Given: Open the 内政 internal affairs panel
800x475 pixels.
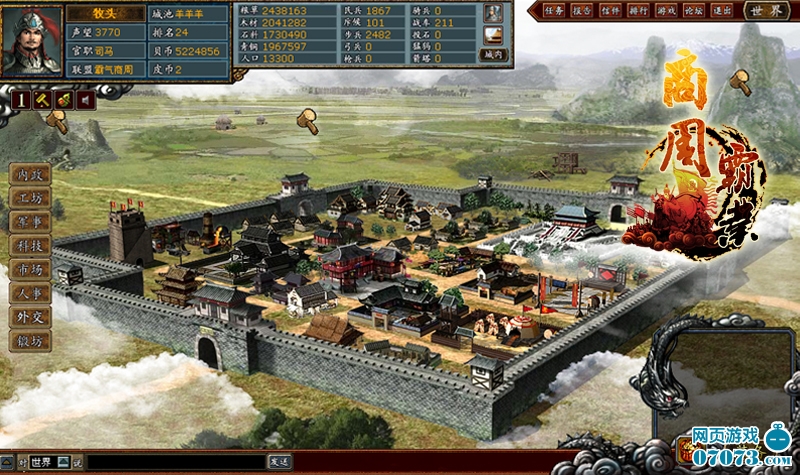Looking at the screenshot, I should 29,174.
